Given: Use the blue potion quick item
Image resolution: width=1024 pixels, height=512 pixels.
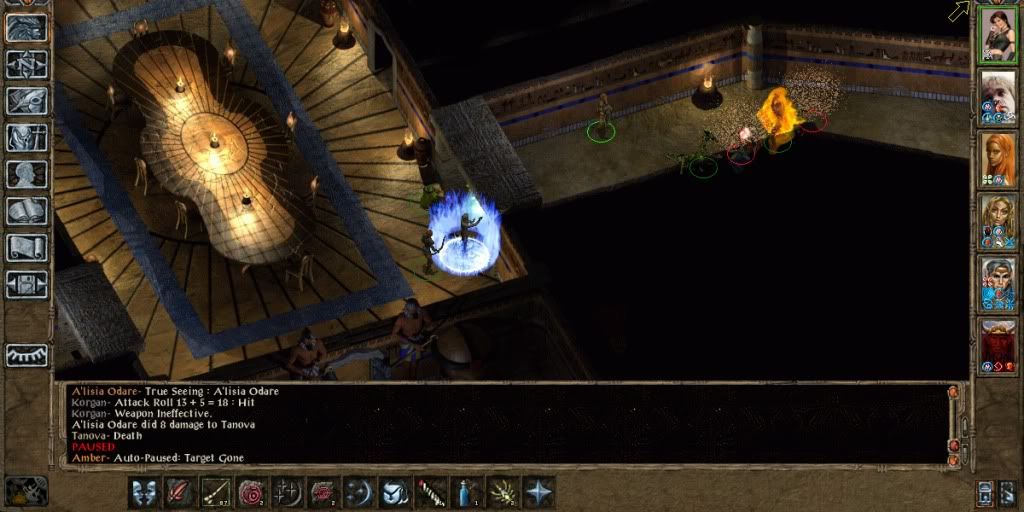Looking at the screenshot, I should click(467, 492).
